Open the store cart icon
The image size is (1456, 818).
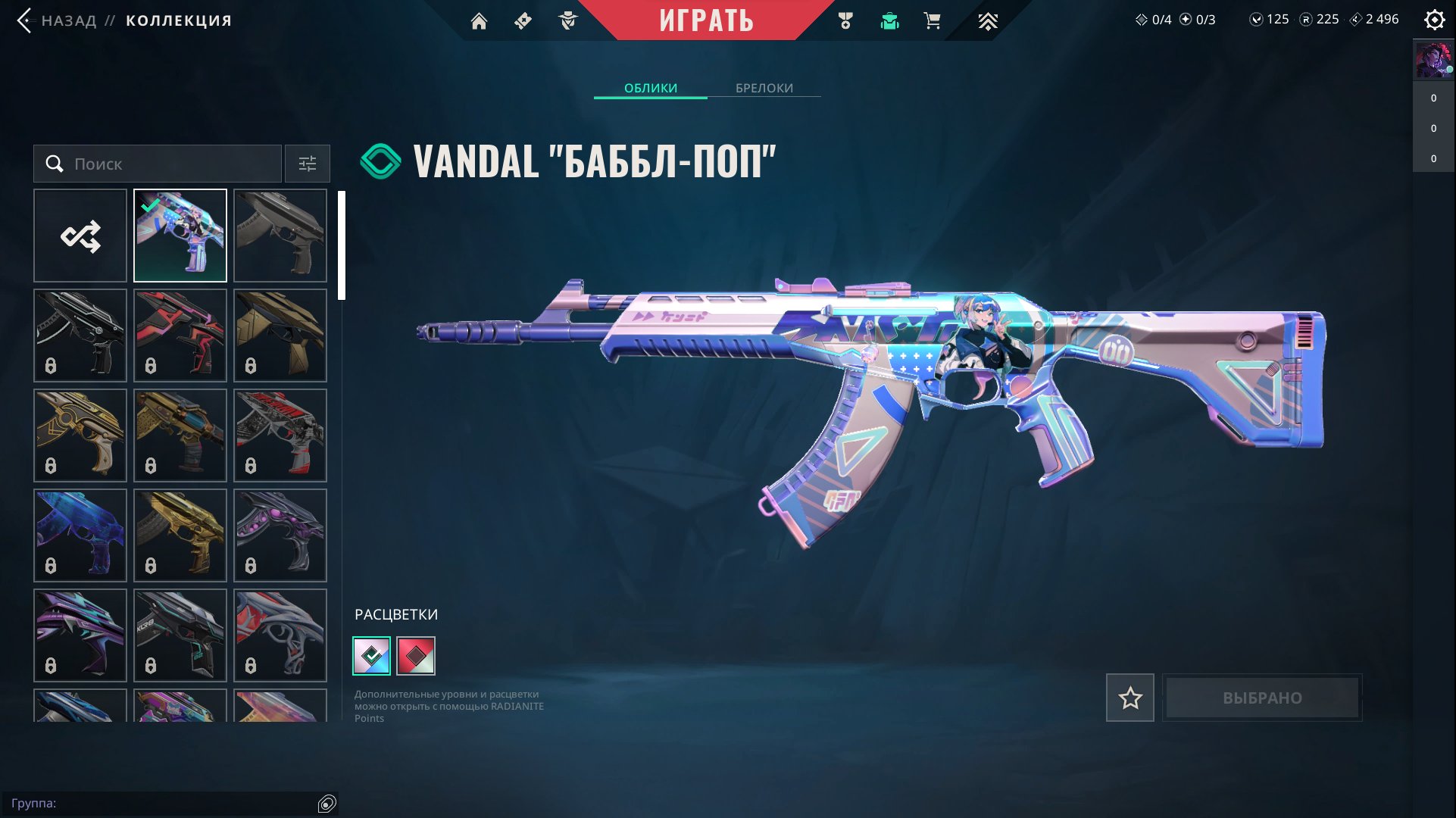(x=932, y=21)
